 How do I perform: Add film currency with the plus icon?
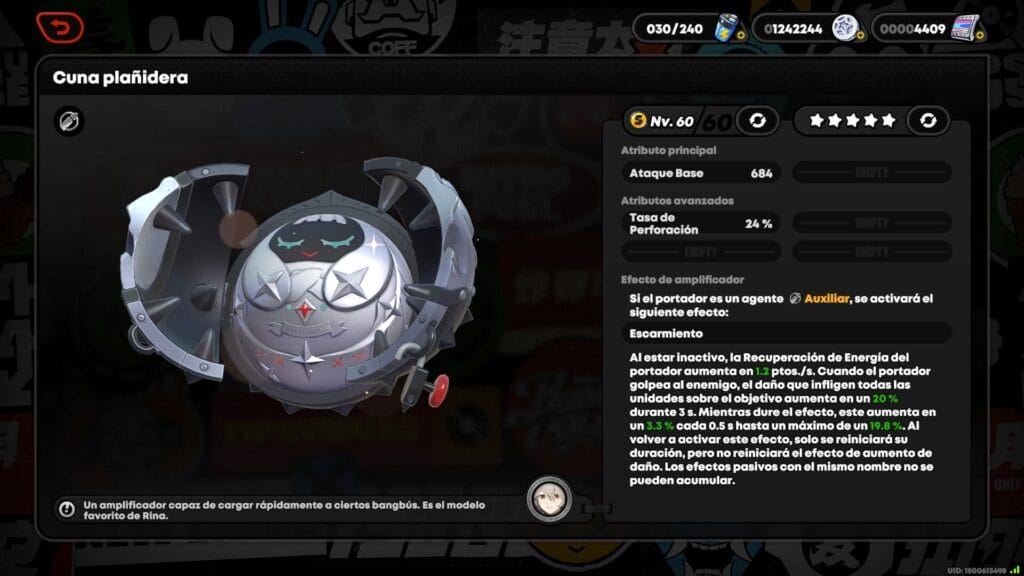pos(979,35)
